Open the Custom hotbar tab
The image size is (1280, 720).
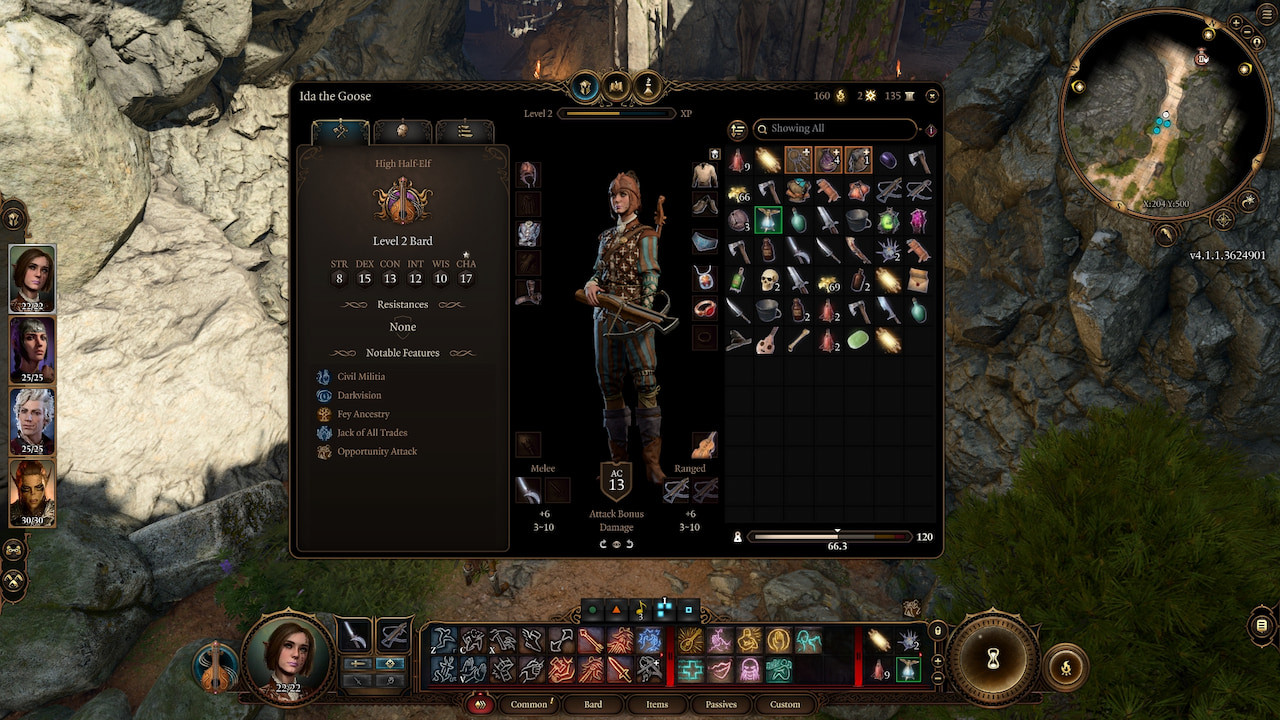pyautogui.click(x=785, y=704)
